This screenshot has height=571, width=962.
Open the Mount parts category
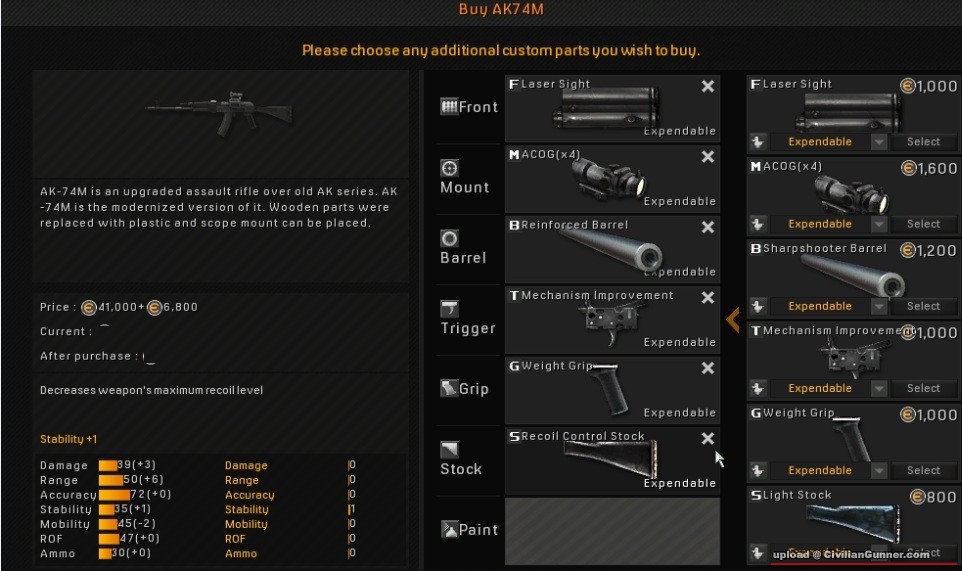coord(465,178)
